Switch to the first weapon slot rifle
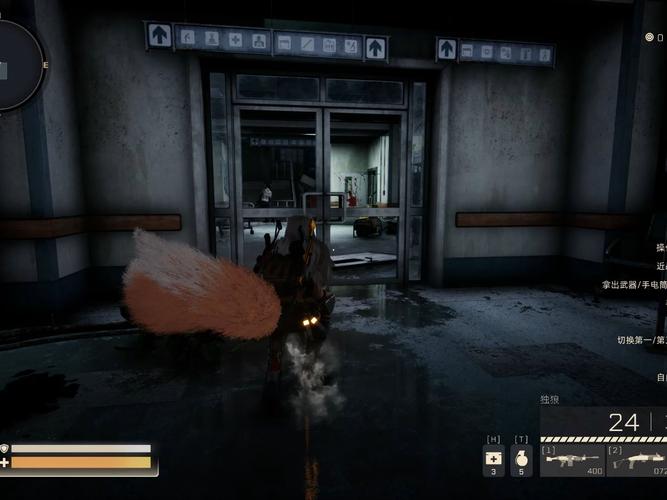Screen dimensions: 667x500 572,461
